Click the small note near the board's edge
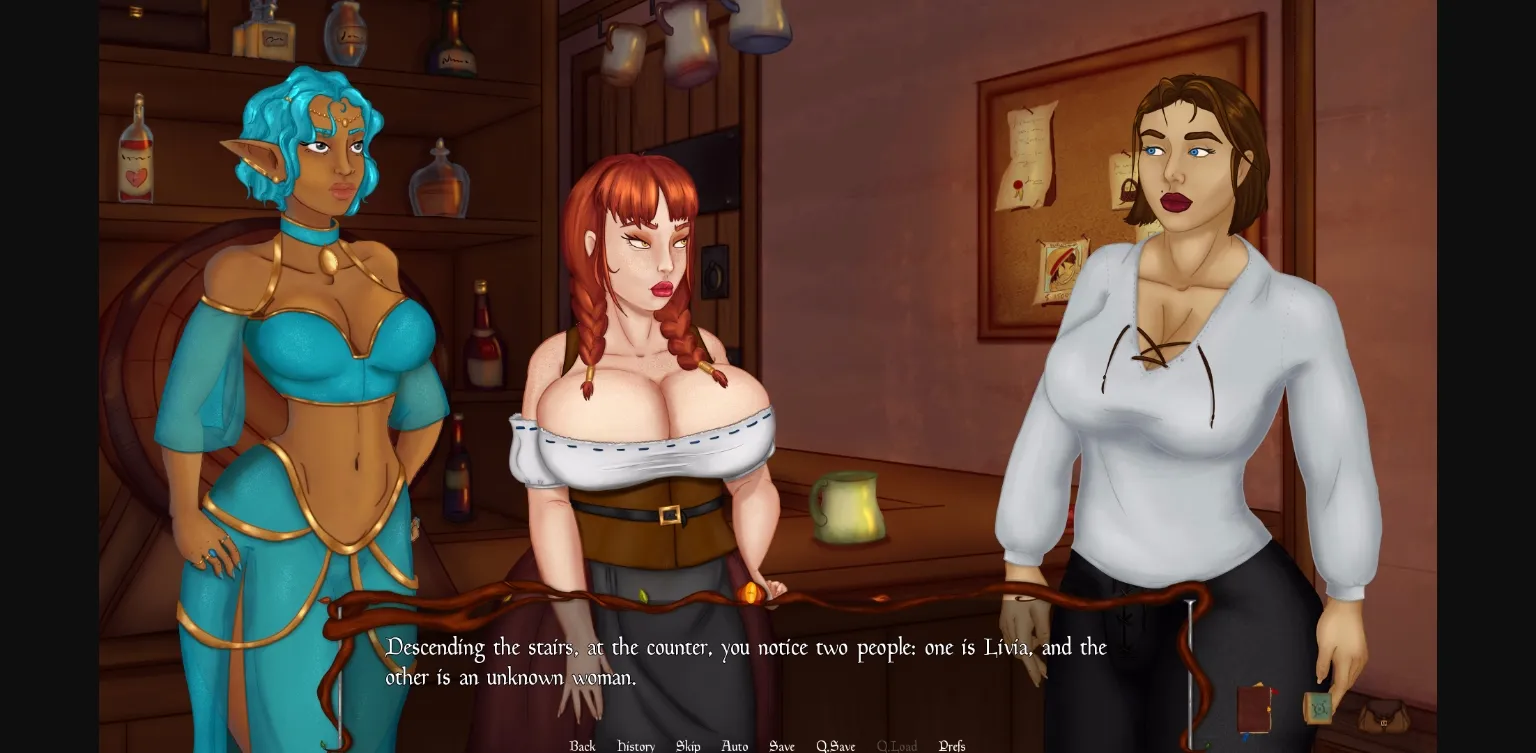The image size is (1536, 753). (1121, 182)
